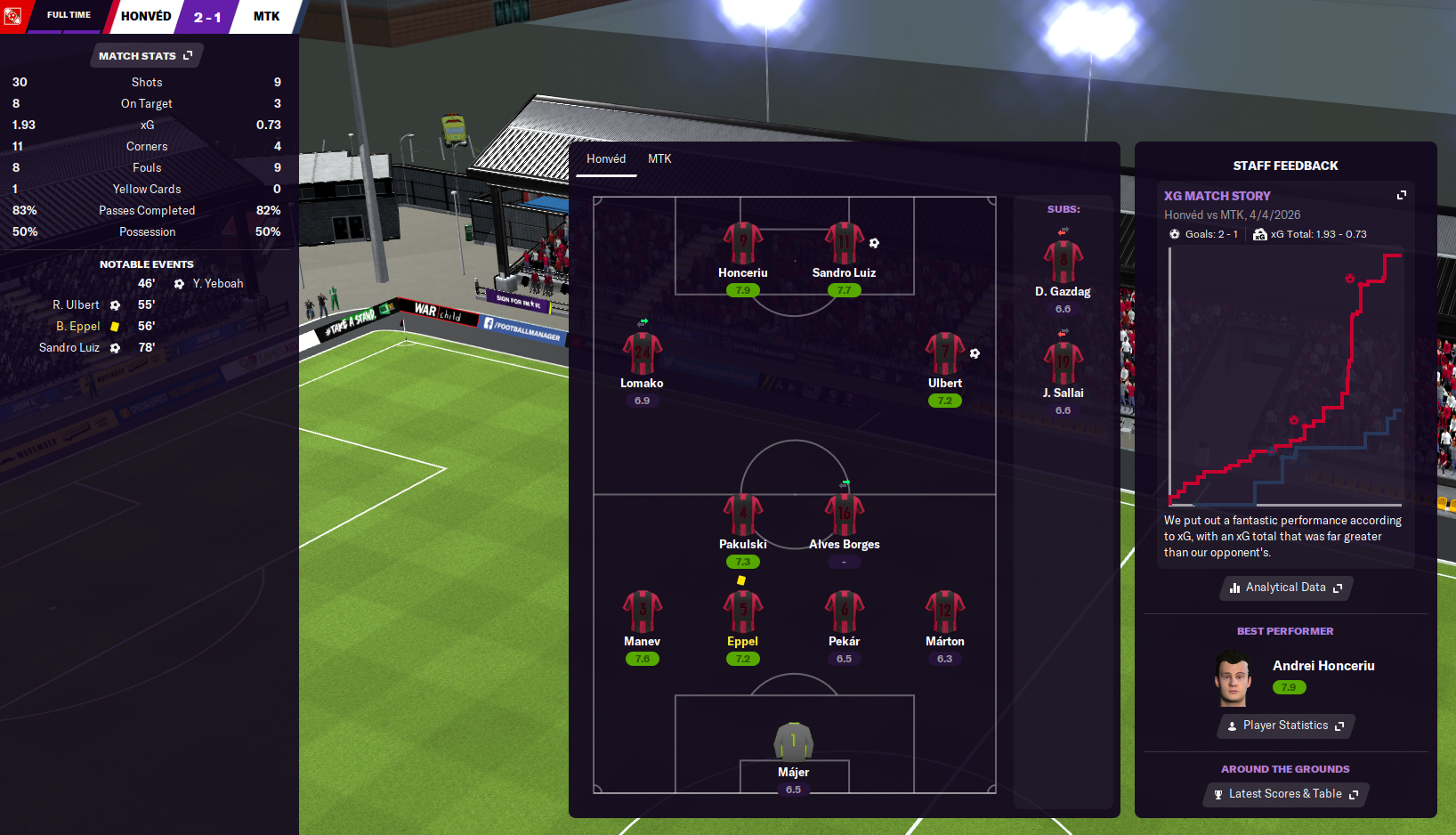The image size is (1456, 835).
Task: Select the Honvéd lineup tab
Action: click(606, 159)
